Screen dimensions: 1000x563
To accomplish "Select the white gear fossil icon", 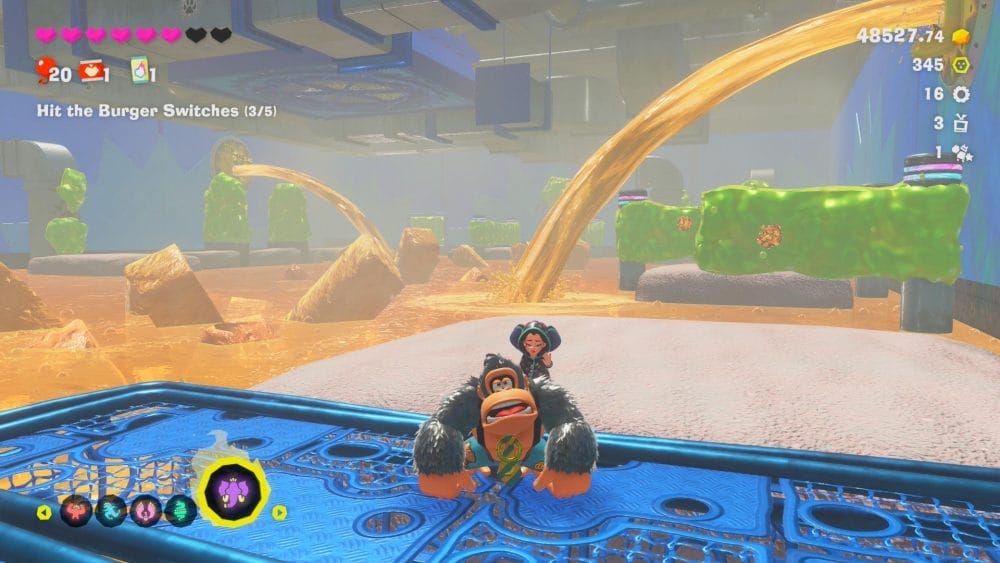I will click(961, 94).
